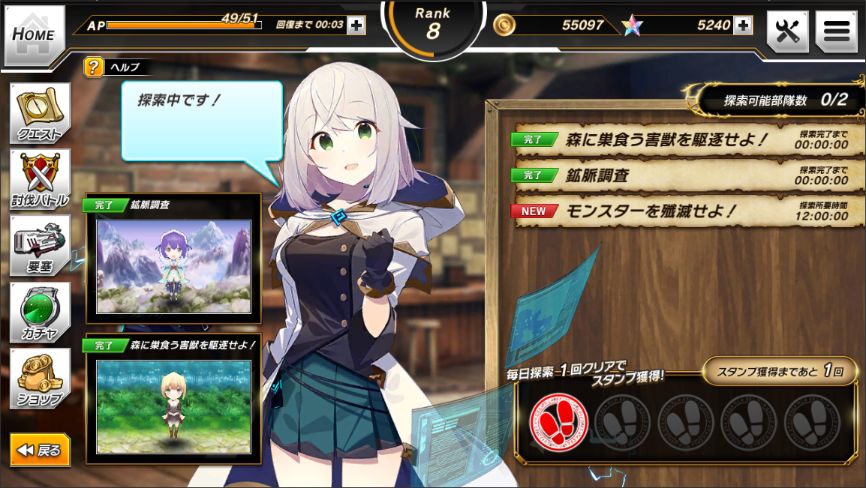This screenshot has width=866, height=488.
Task: Click the red footprint stamp
Action: coord(558,421)
